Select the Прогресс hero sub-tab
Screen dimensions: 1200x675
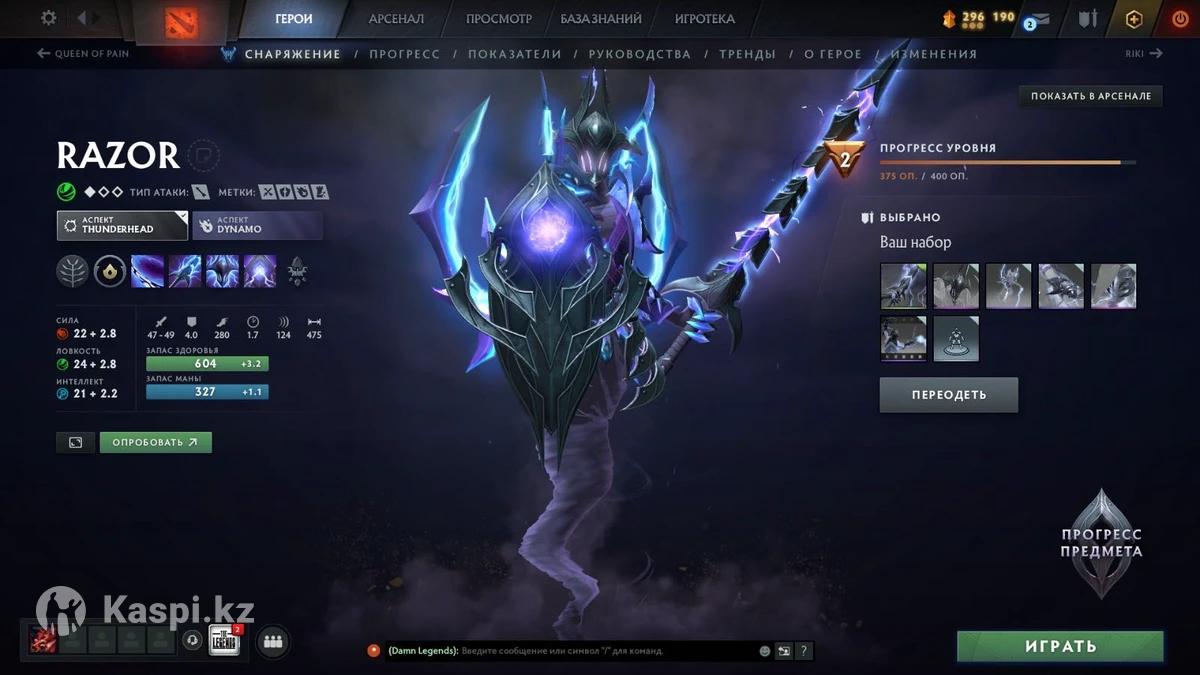click(404, 54)
